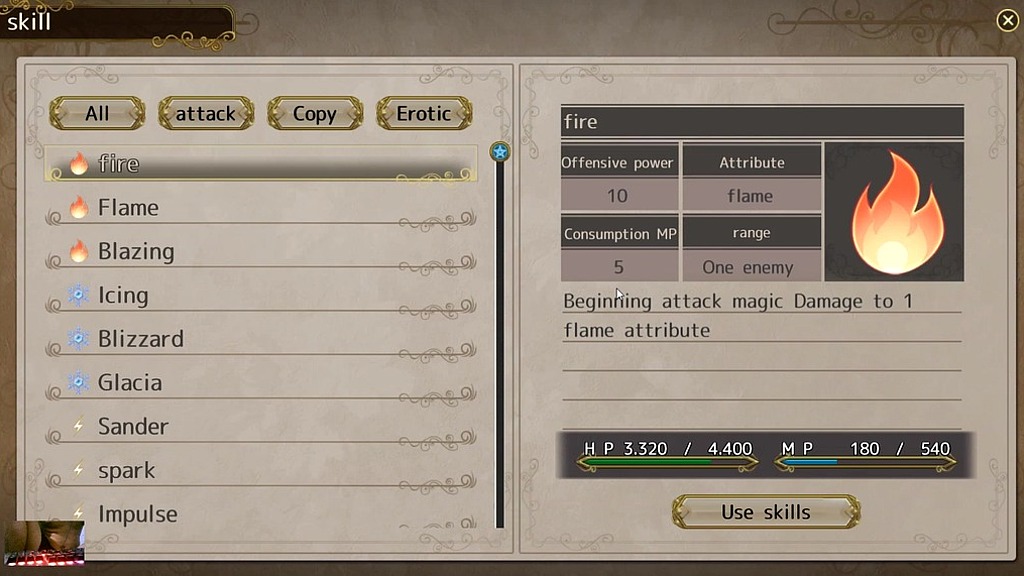Select the Blazing skill entry

(x=260, y=252)
